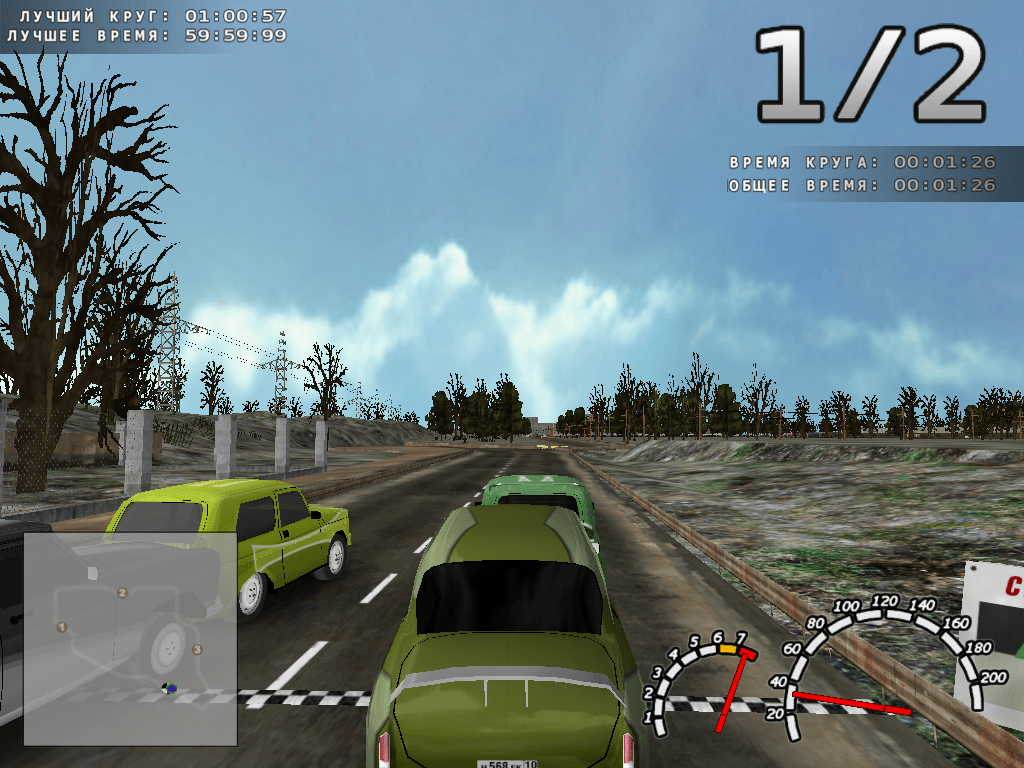Select checkpoint marker 2 on the minimap
1024x768 pixels.
tap(122, 593)
